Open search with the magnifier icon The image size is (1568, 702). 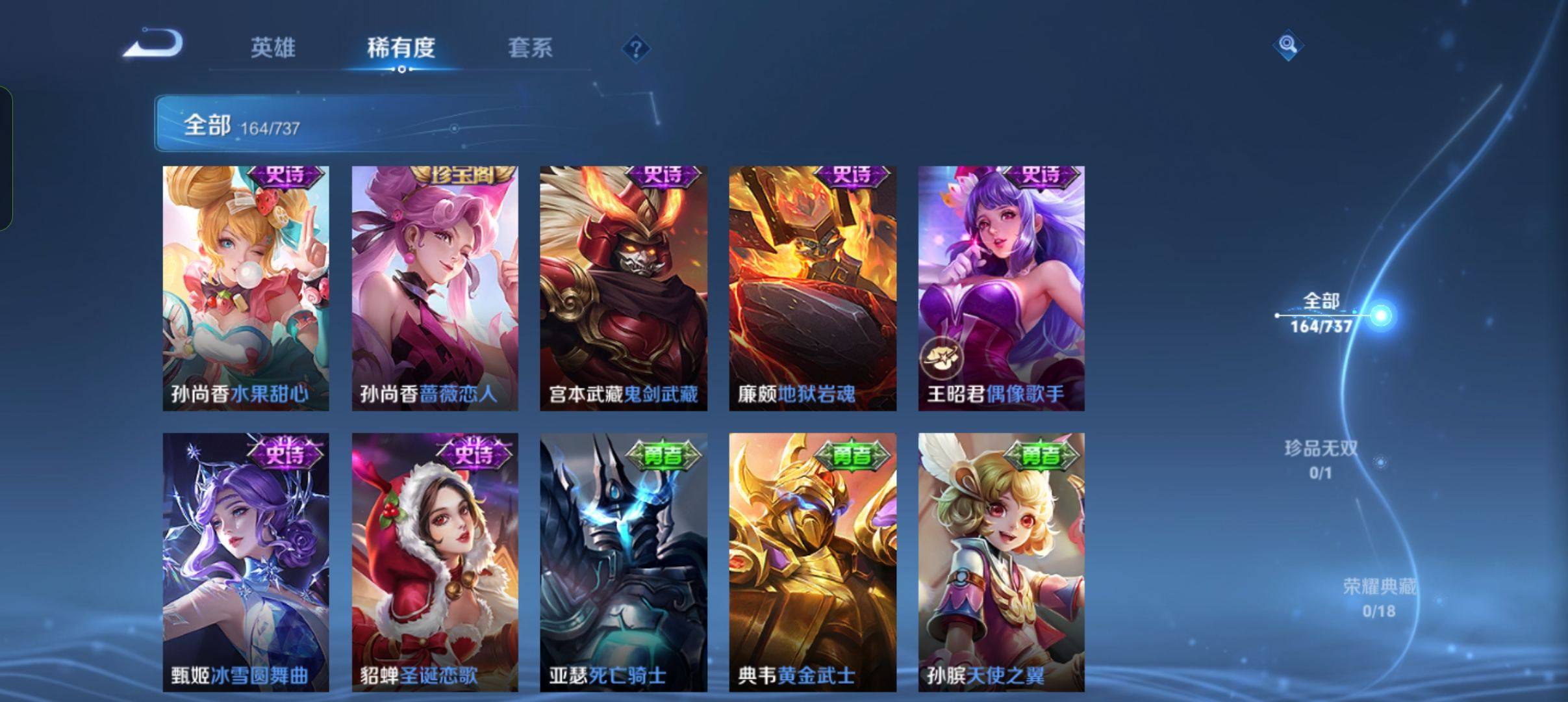1289,47
